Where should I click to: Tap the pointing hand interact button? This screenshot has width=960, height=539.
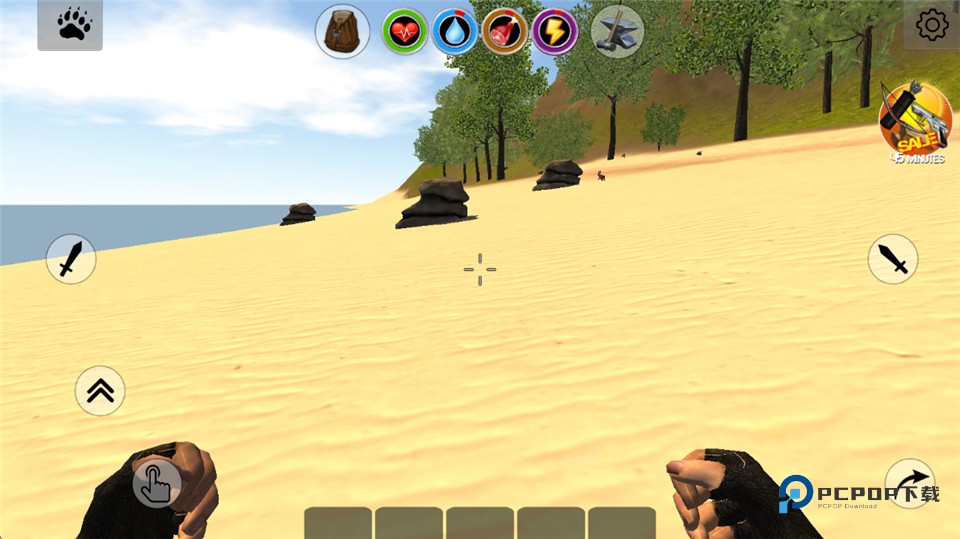coord(157,483)
